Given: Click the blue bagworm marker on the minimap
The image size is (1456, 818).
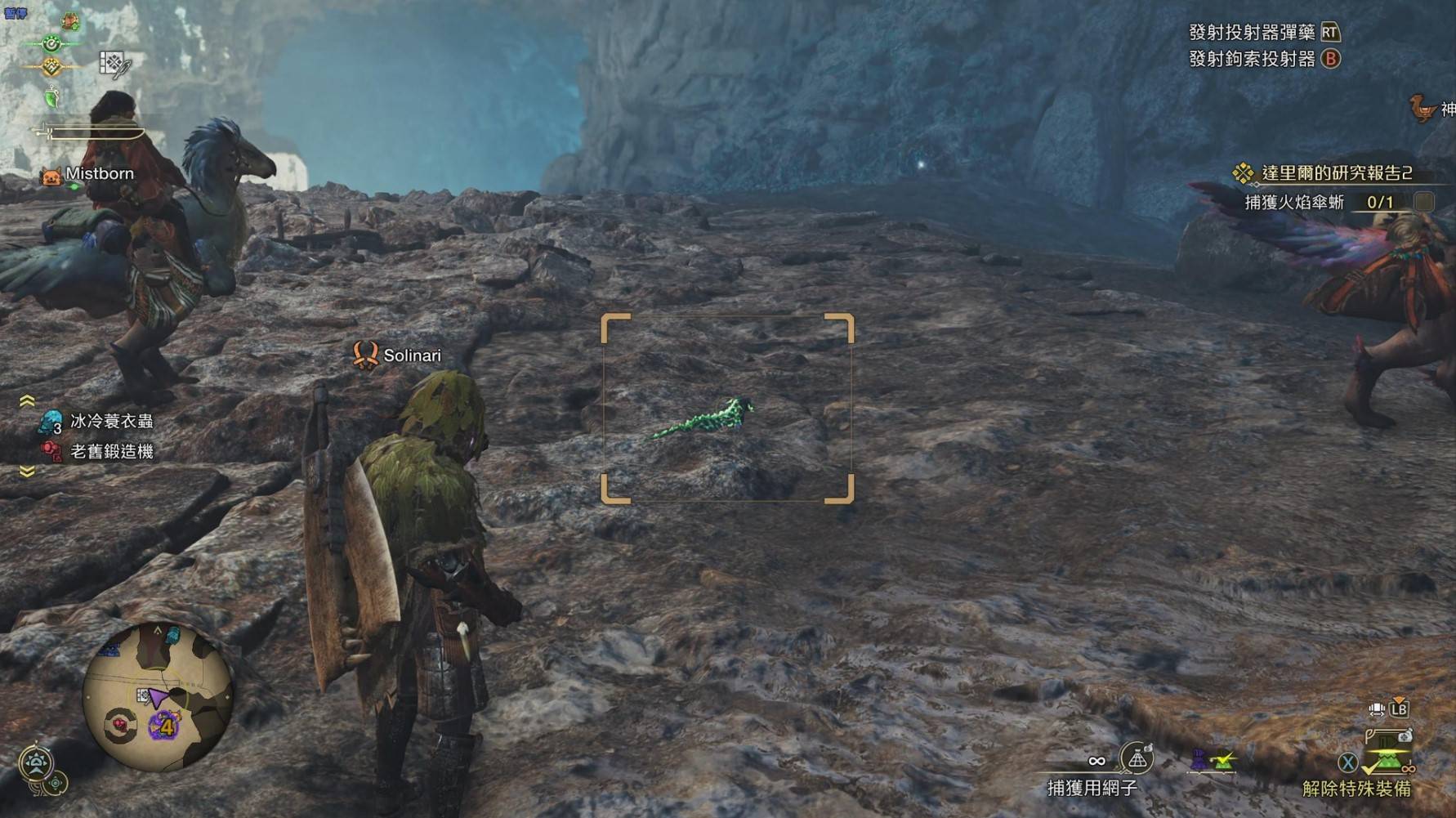Looking at the screenshot, I should pos(172,635).
